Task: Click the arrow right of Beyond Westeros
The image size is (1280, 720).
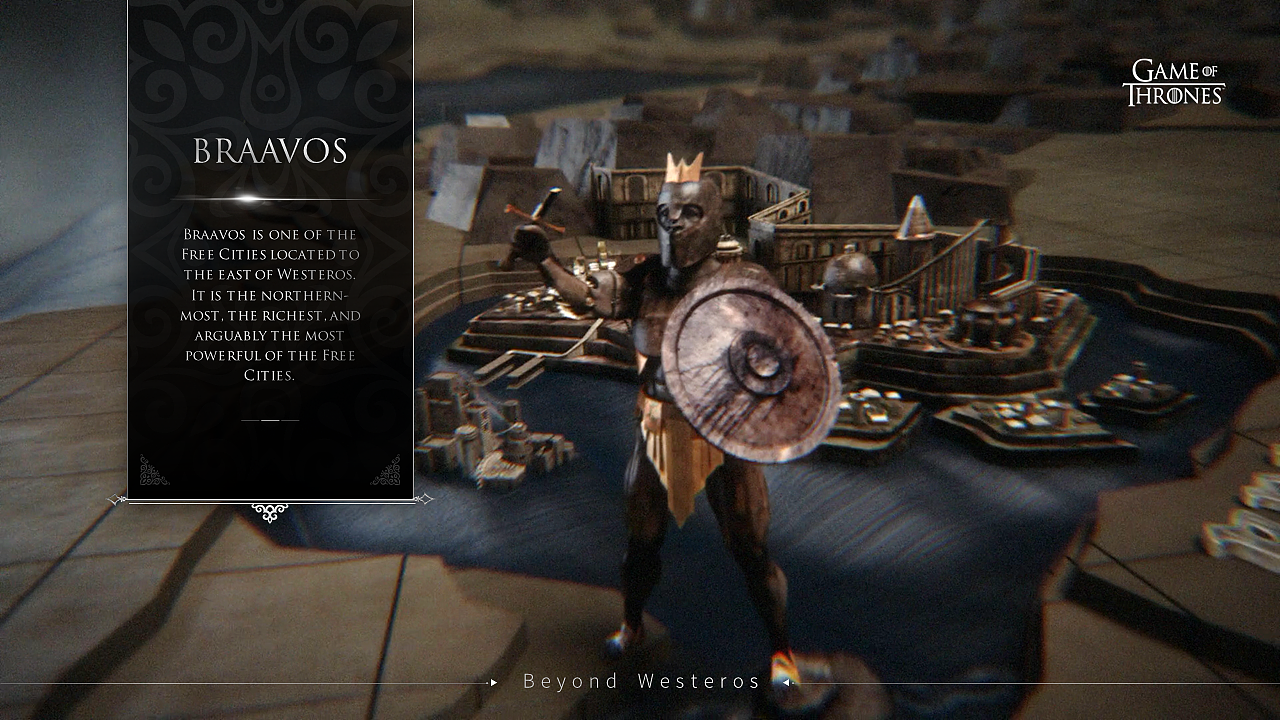Action: [x=787, y=683]
